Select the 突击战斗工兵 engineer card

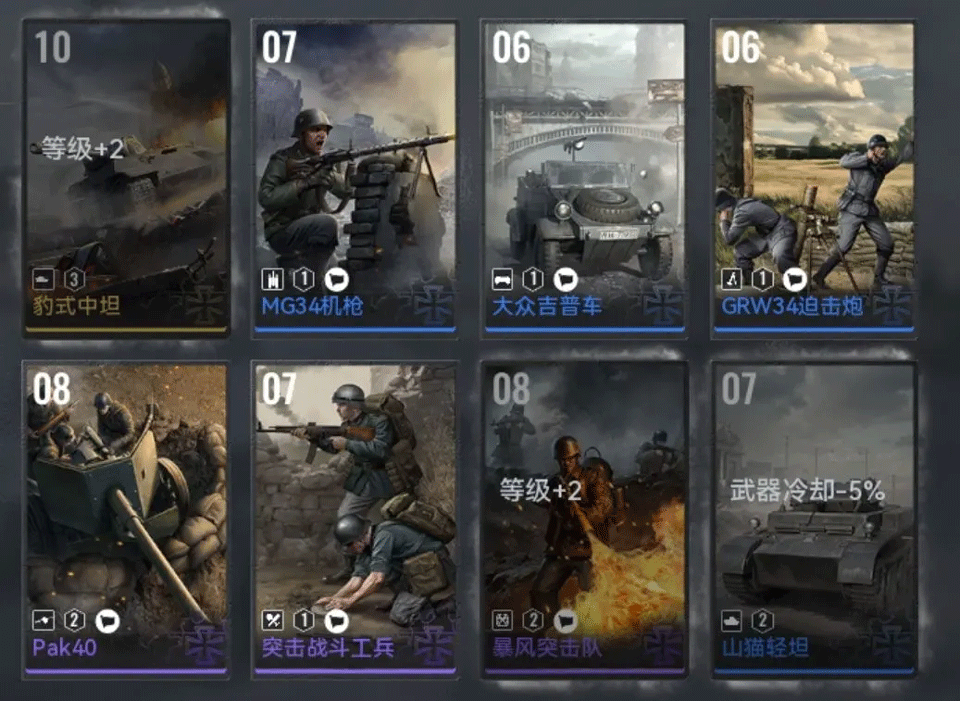(x=355, y=518)
